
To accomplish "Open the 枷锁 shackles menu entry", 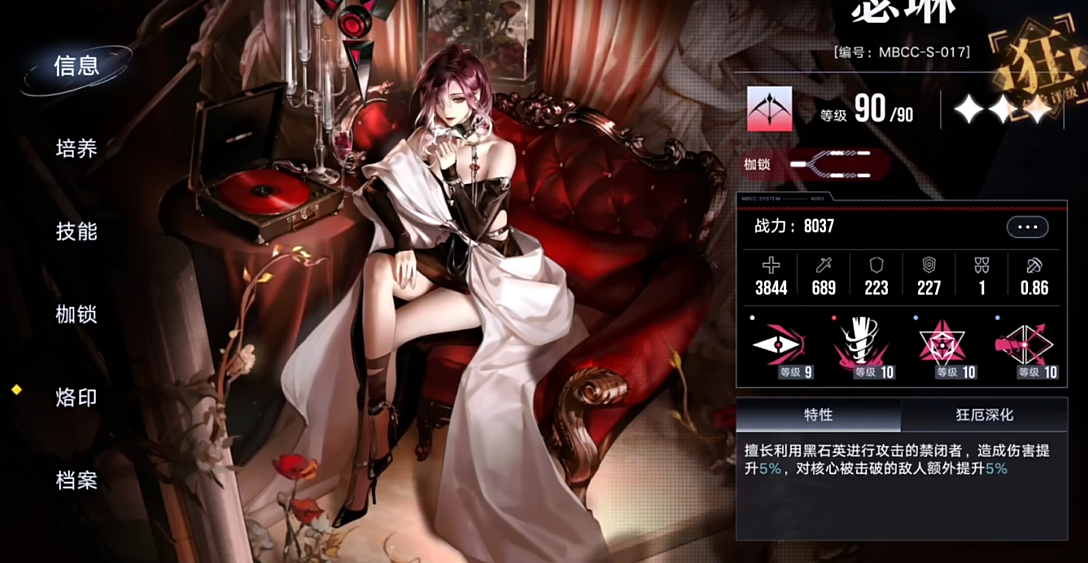I will pyautogui.click(x=77, y=314).
